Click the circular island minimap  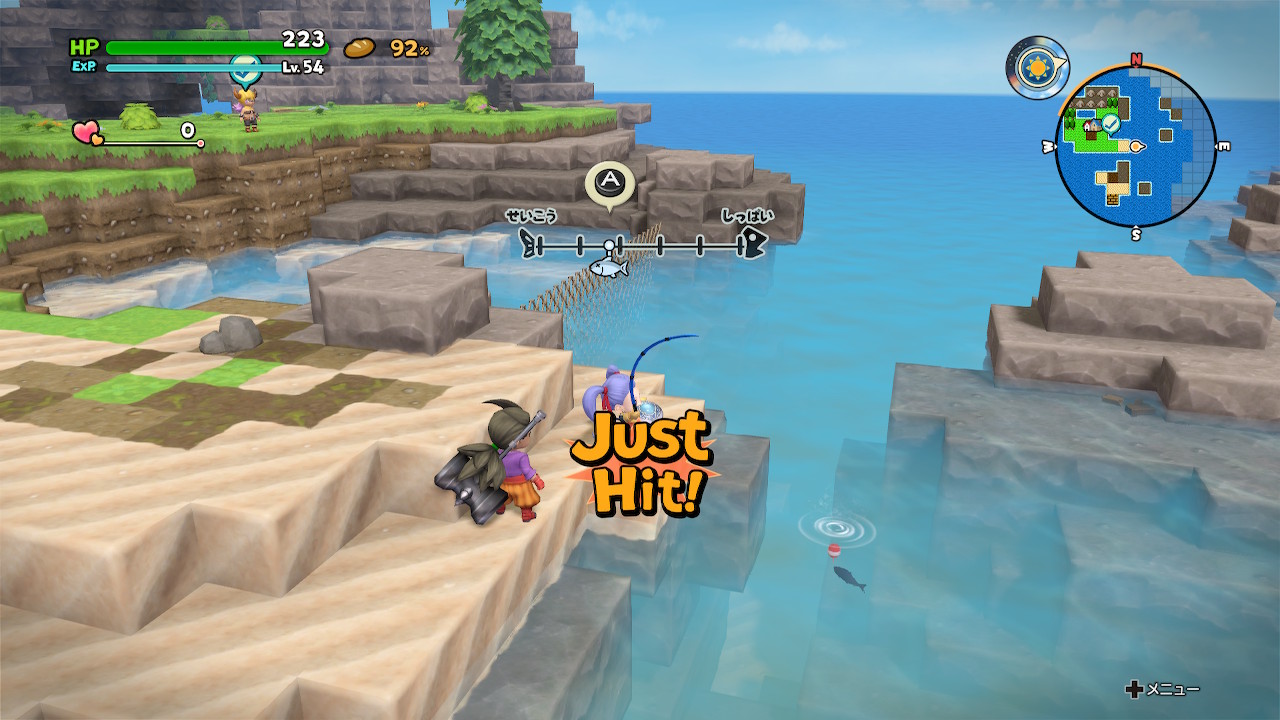click(x=1136, y=147)
